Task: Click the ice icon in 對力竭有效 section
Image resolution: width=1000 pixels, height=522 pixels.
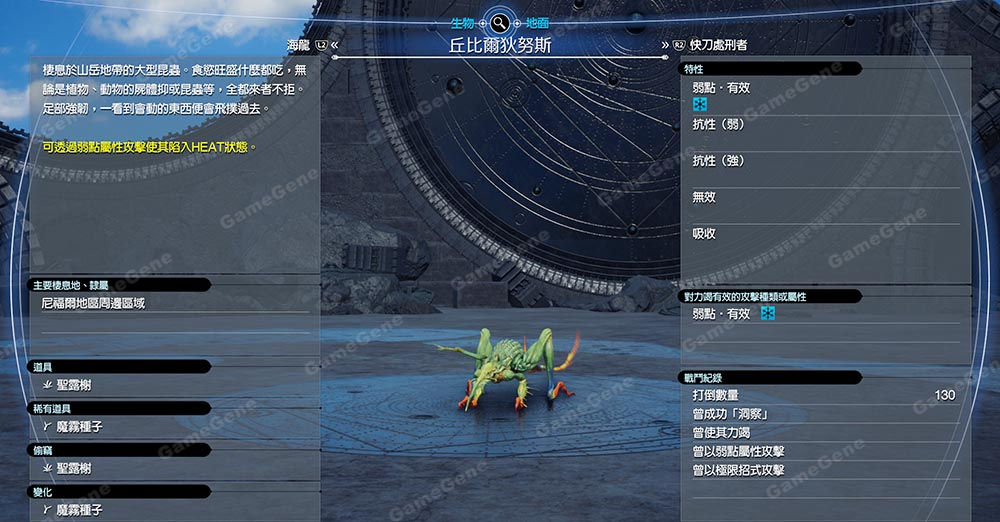Action: click(x=768, y=314)
